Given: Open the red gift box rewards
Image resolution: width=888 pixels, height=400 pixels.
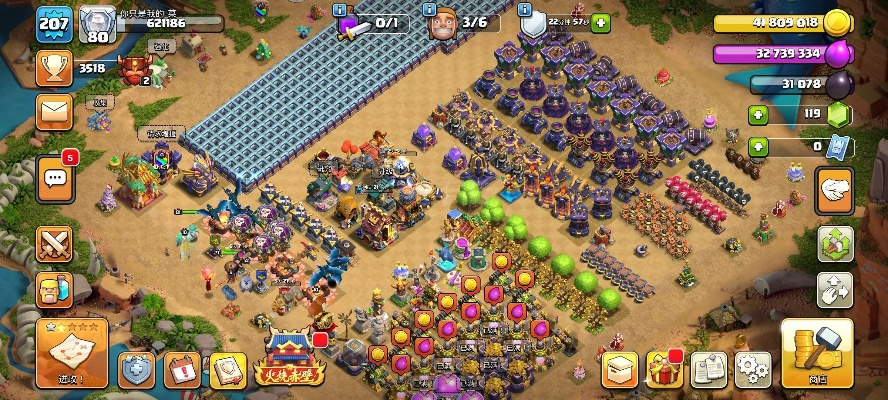Looking at the screenshot, I should pyautogui.click(x=664, y=370).
